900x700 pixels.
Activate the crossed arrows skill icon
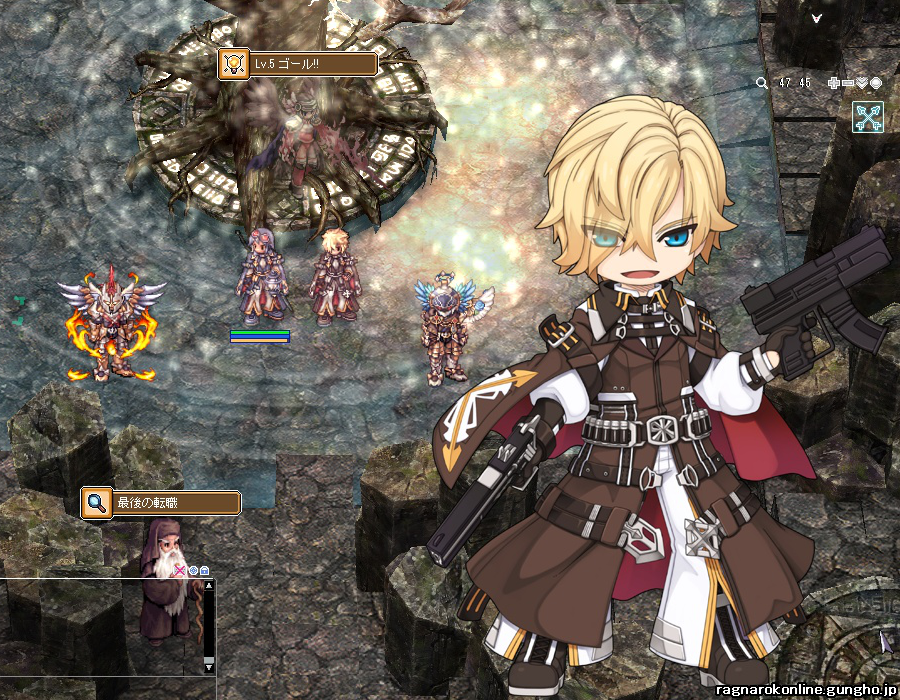(x=868, y=117)
